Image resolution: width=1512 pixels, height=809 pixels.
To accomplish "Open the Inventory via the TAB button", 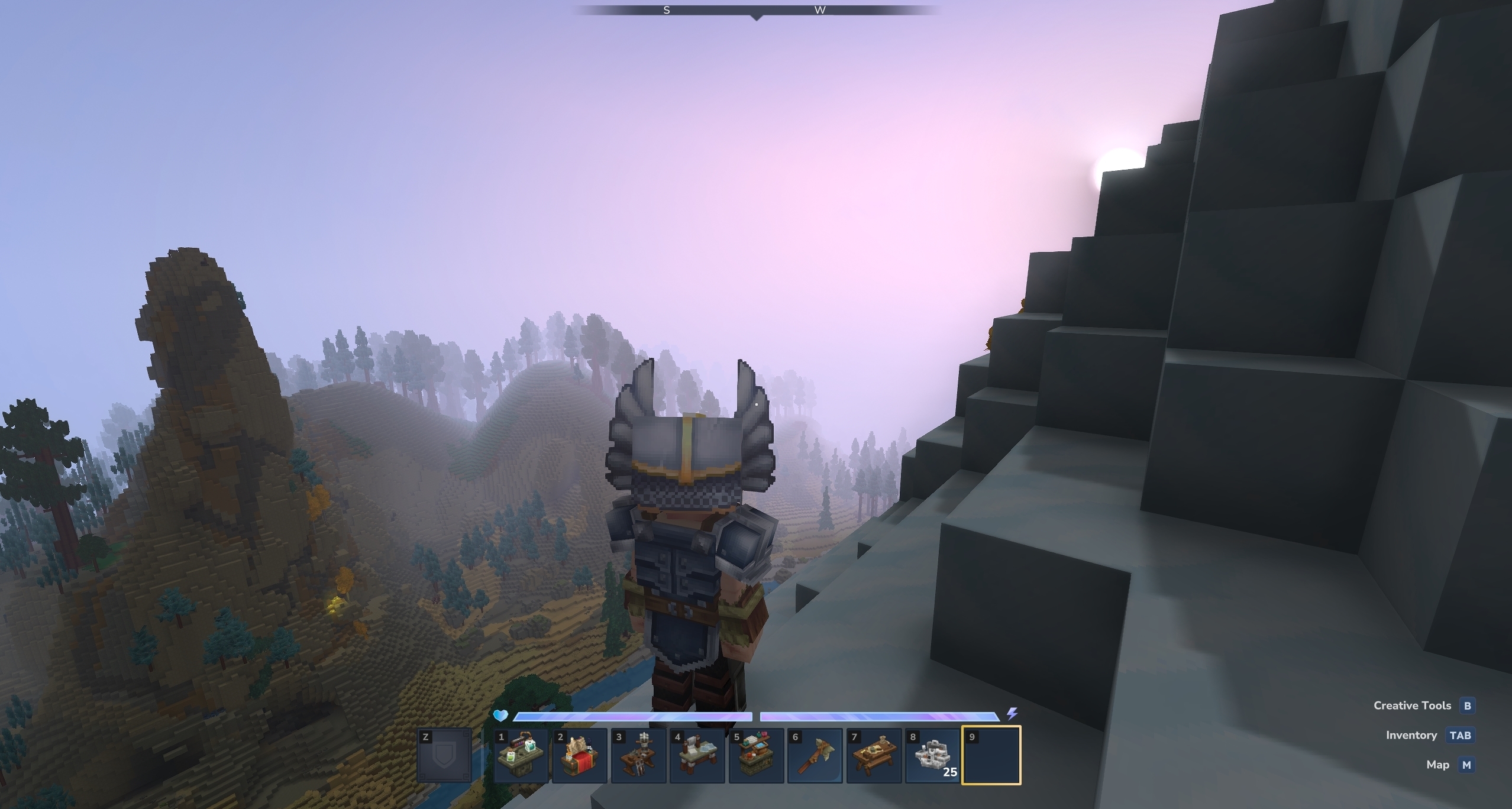I will 1460,734.
